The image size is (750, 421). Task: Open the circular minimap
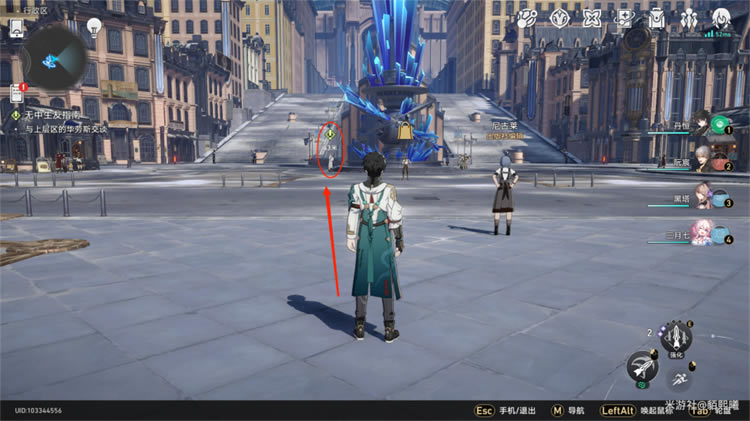[x=52, y=58]
